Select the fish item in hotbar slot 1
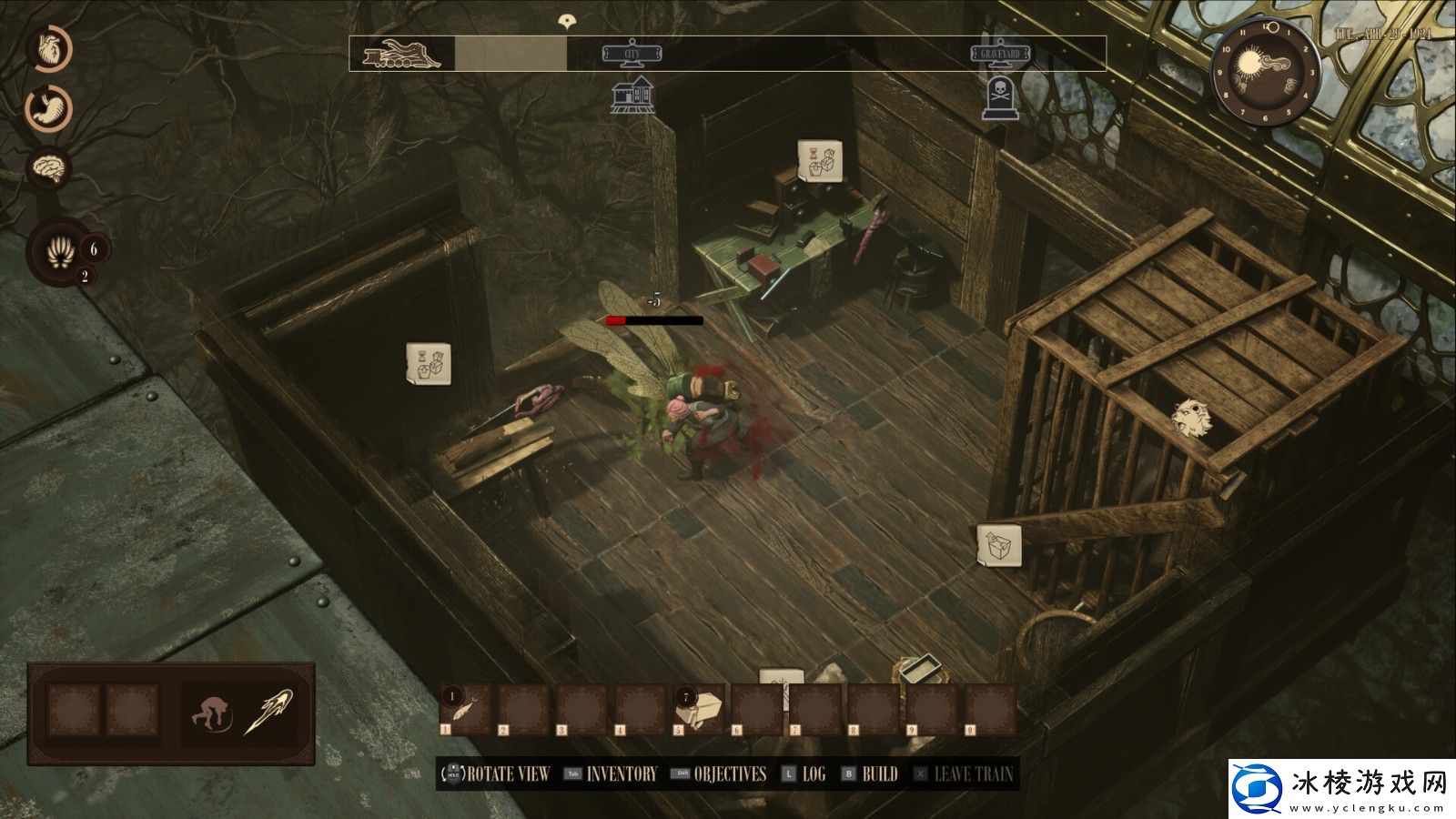 click(x=466, y=710)
